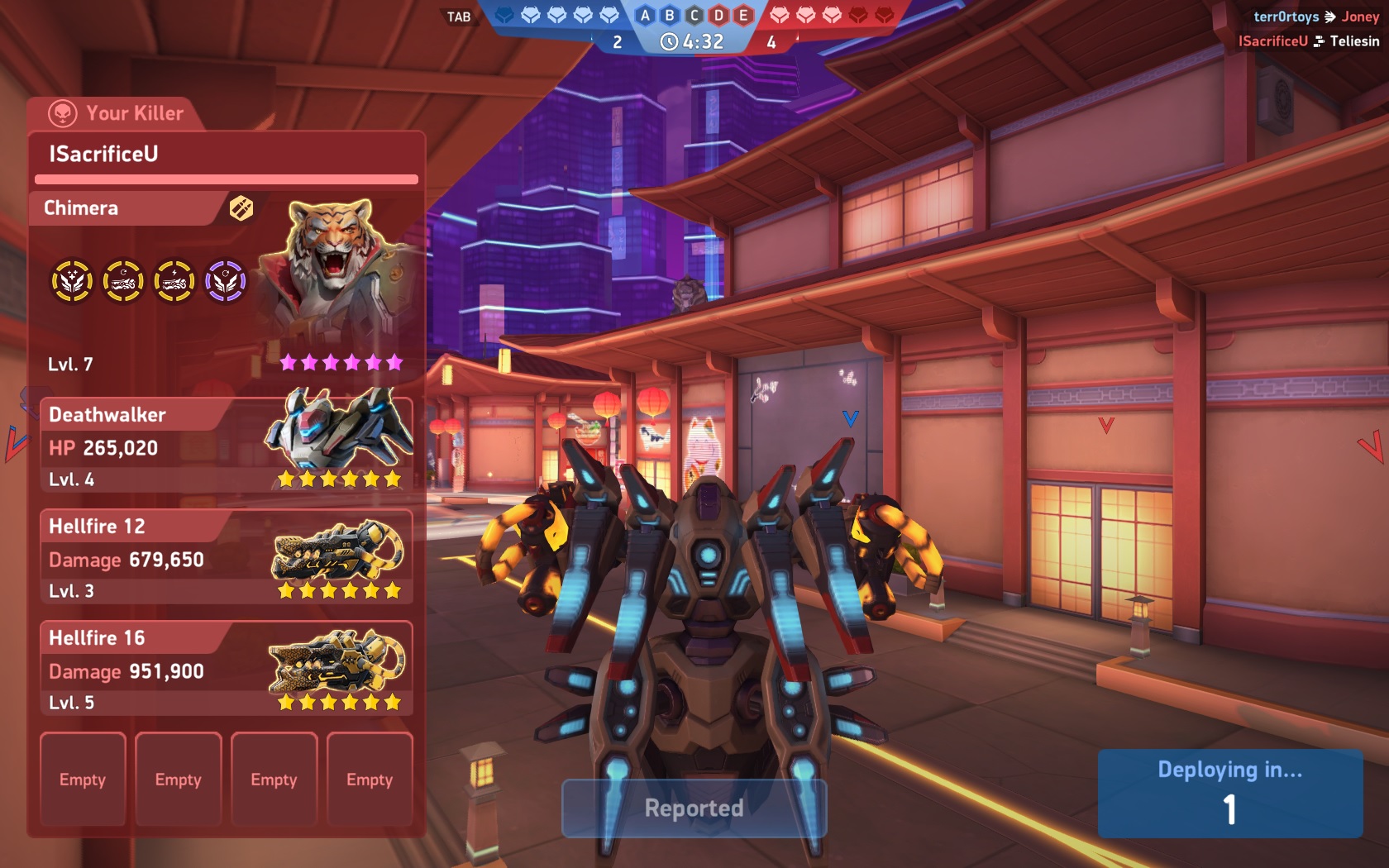The image size is (1389, 868).
Task: Select control point E indicator
Action: tap(743, 15)
